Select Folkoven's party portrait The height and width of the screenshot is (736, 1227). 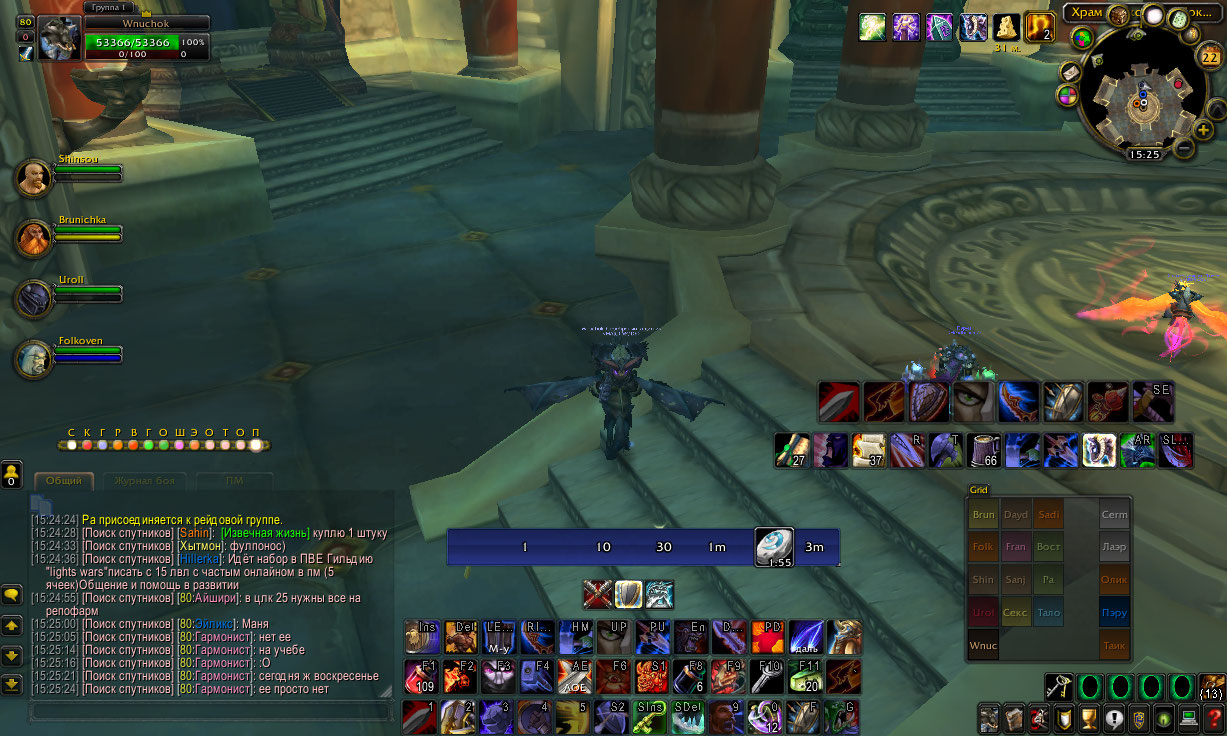click(34, 358)
